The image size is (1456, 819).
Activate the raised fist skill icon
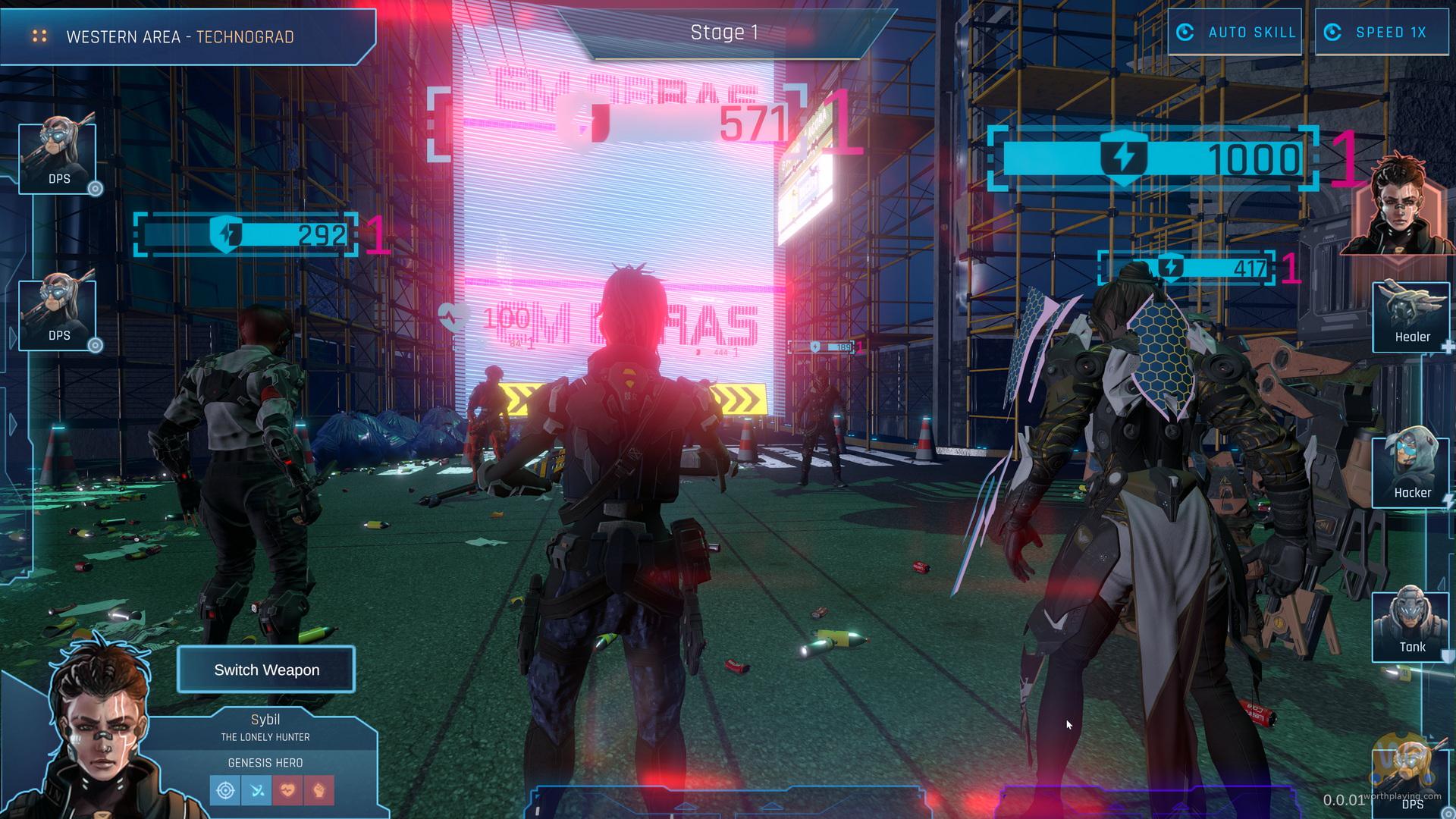[318, 790]
